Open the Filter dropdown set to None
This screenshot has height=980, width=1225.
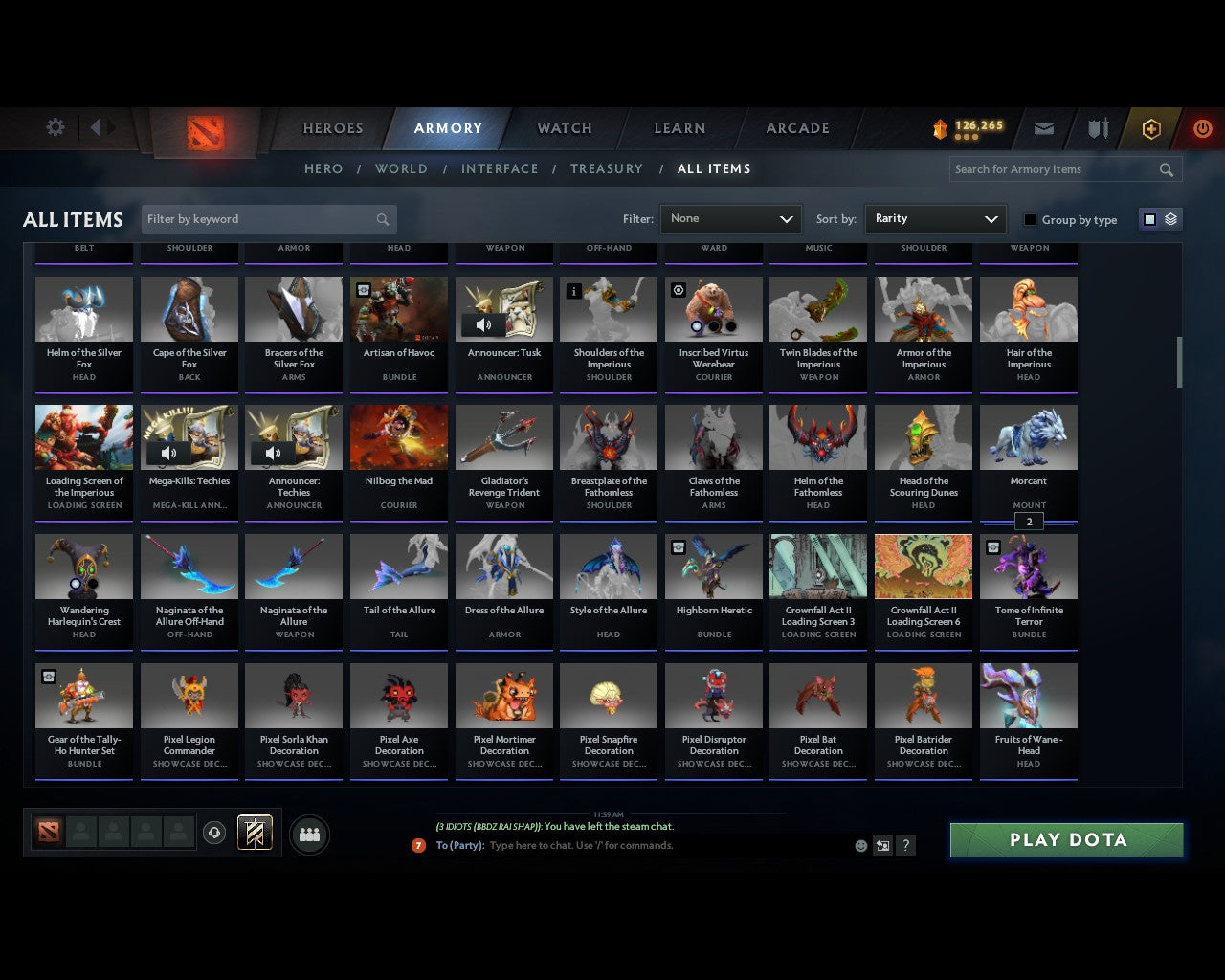coord(730,218)
